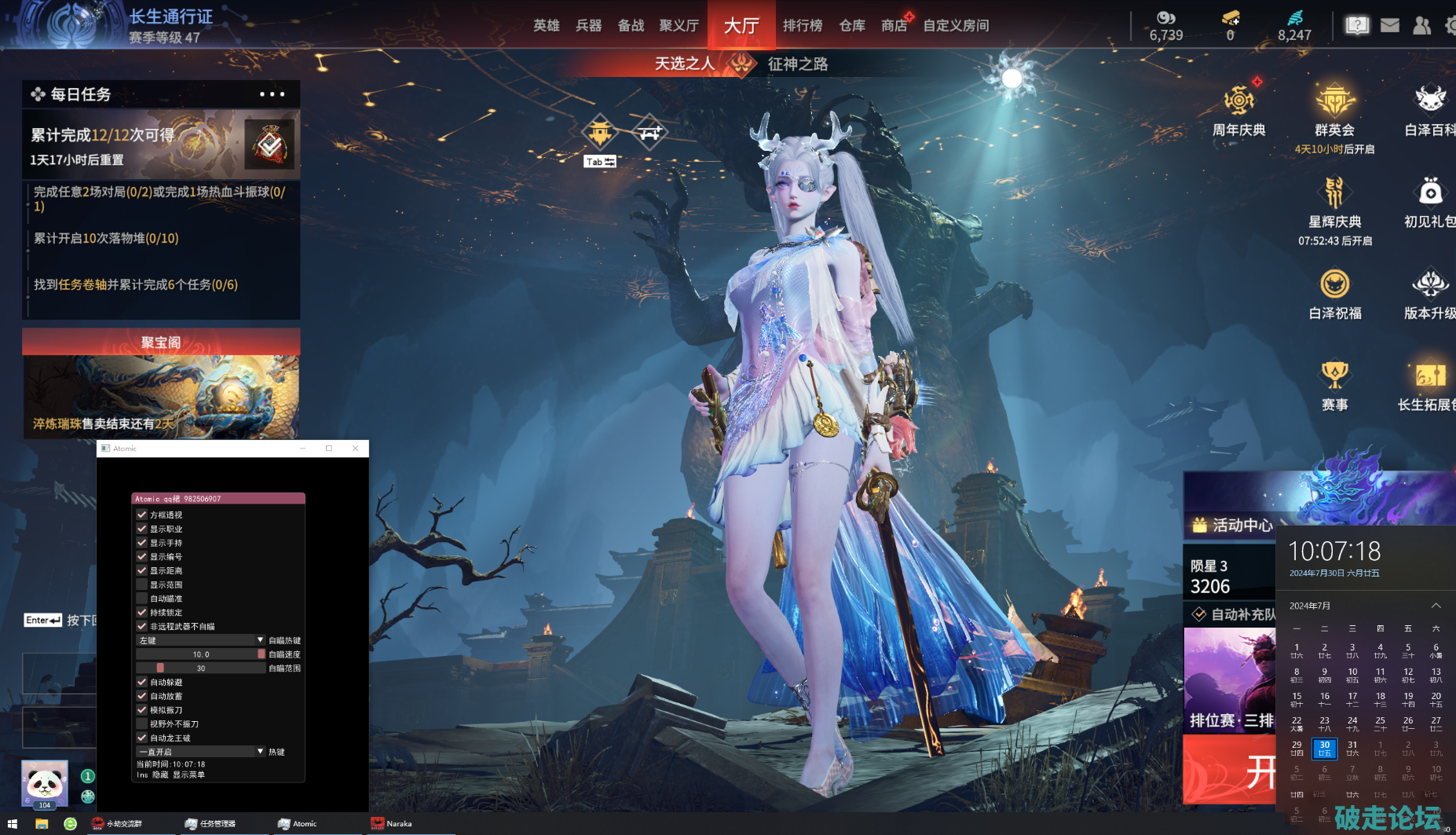Image resolution: width=1456 pixels, height=835 pixels.
Task: Open the 周年庆典 anniversary event
Action: pyautogui.click(x=1238, y=111)
